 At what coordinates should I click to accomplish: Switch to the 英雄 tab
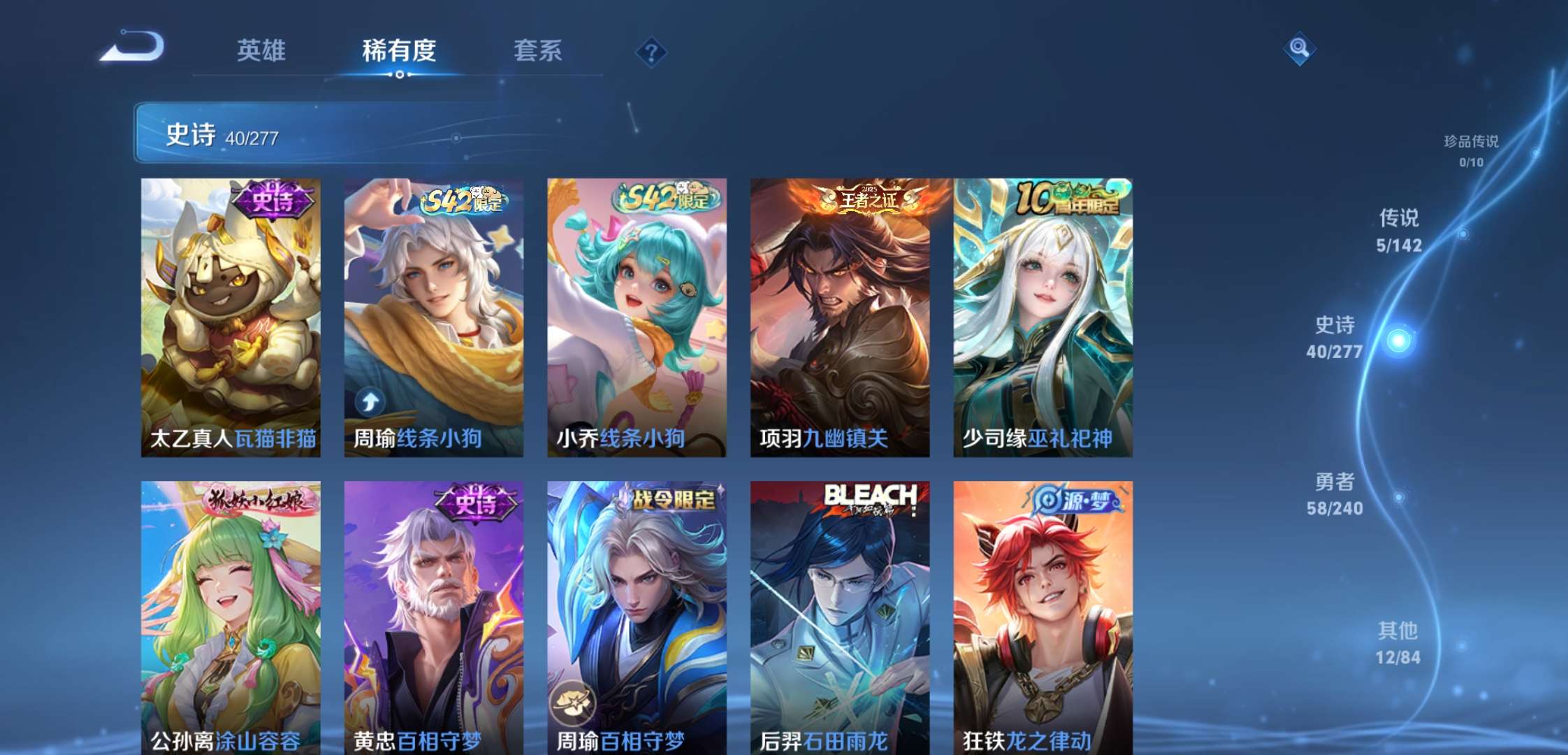(x=262, y=50)
